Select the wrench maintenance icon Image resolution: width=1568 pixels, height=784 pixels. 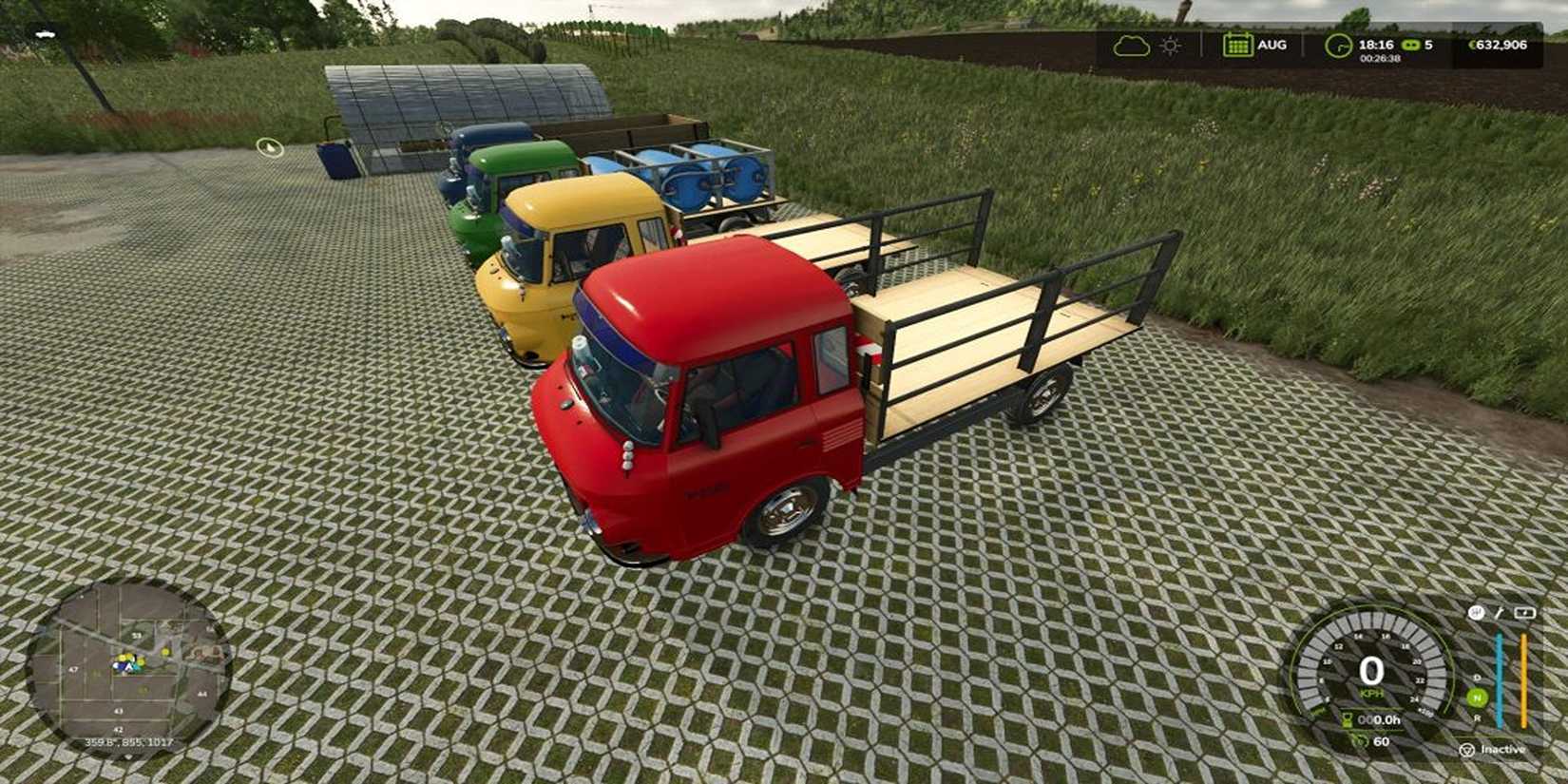pyautogui.click(x=1500, y=612)
